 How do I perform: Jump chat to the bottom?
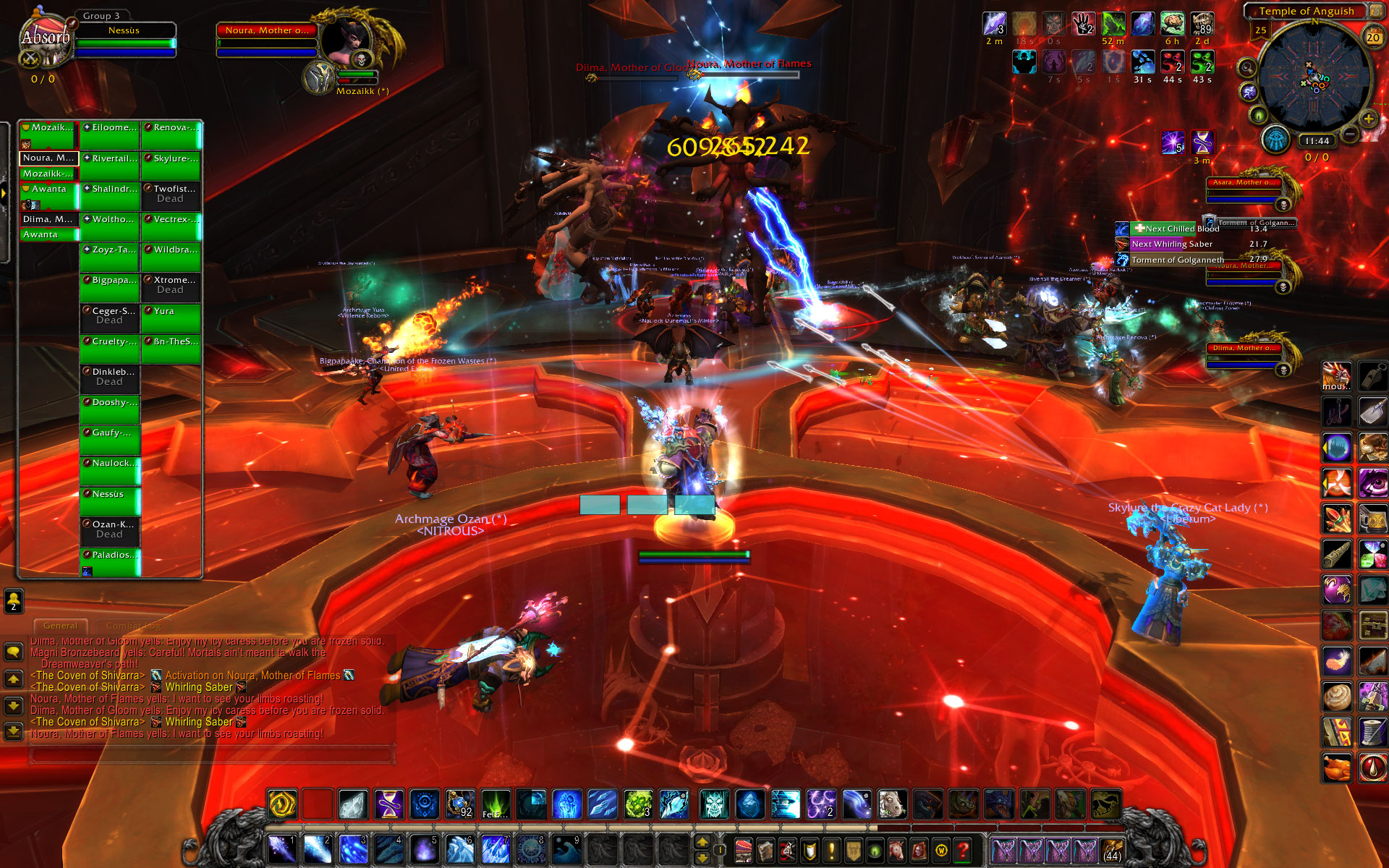pyautogui.click(x=14, y=731)
